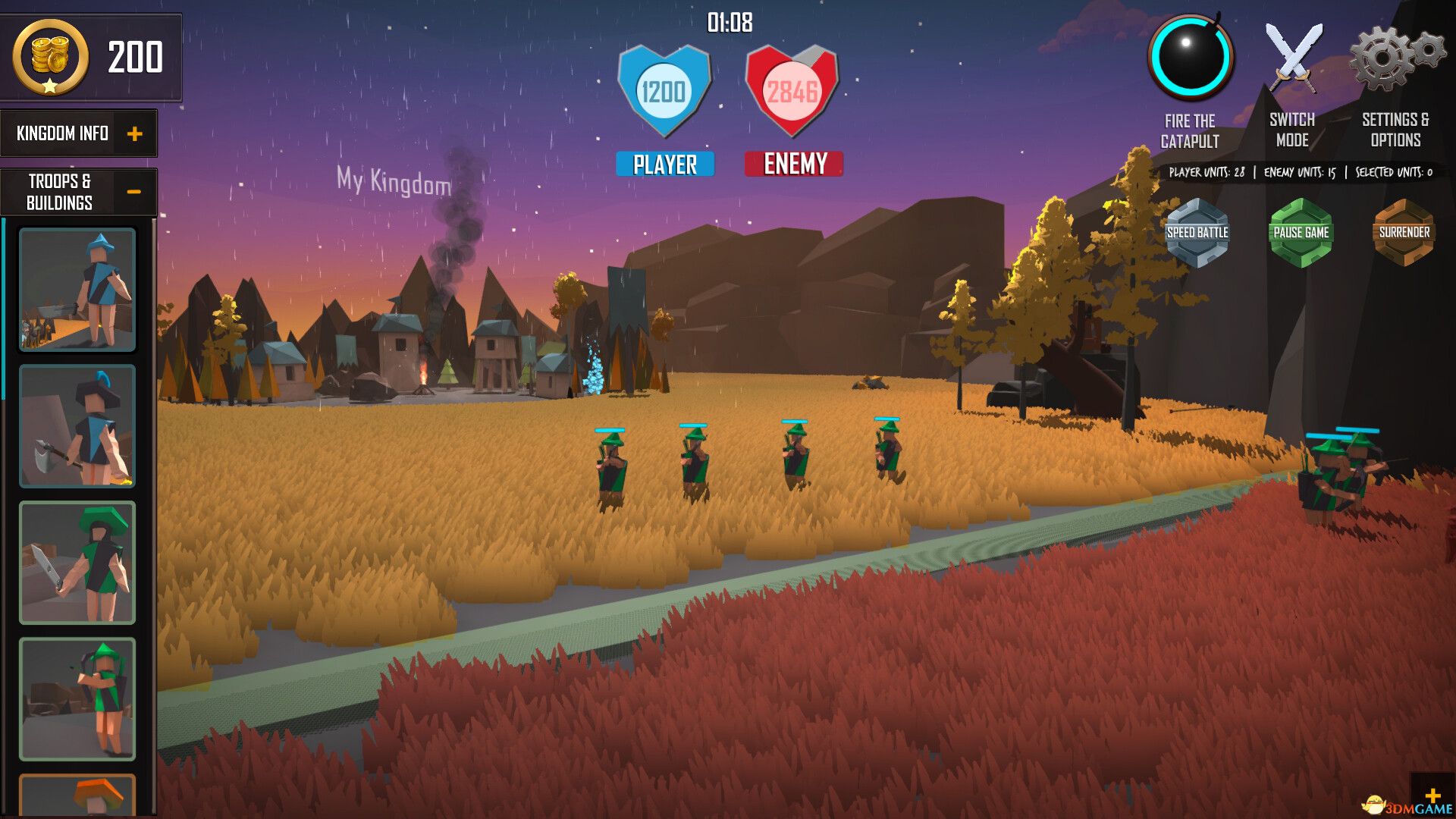Click the gold coins icon
The image size is (1456, 819).
pyautogui.click(x=49, y=57)
